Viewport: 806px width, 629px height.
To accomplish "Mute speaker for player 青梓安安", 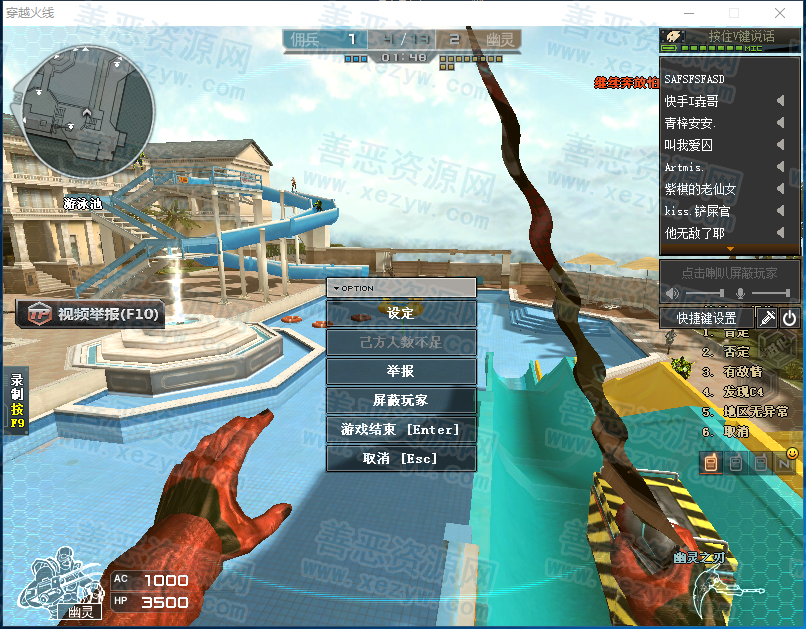I will tap(780, 123).
